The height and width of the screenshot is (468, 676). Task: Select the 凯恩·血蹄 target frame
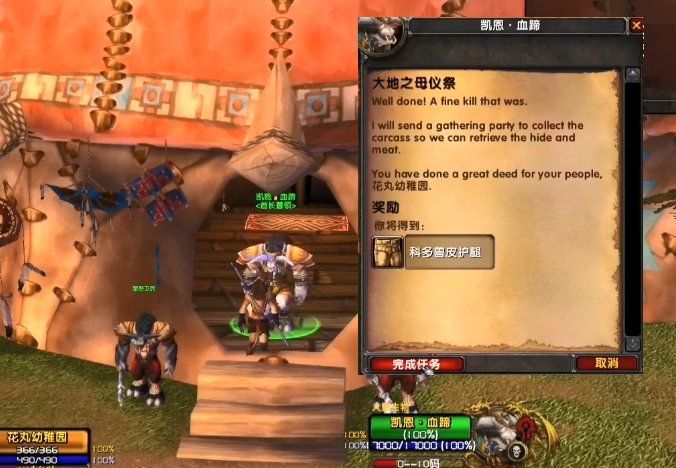point(420,425)
